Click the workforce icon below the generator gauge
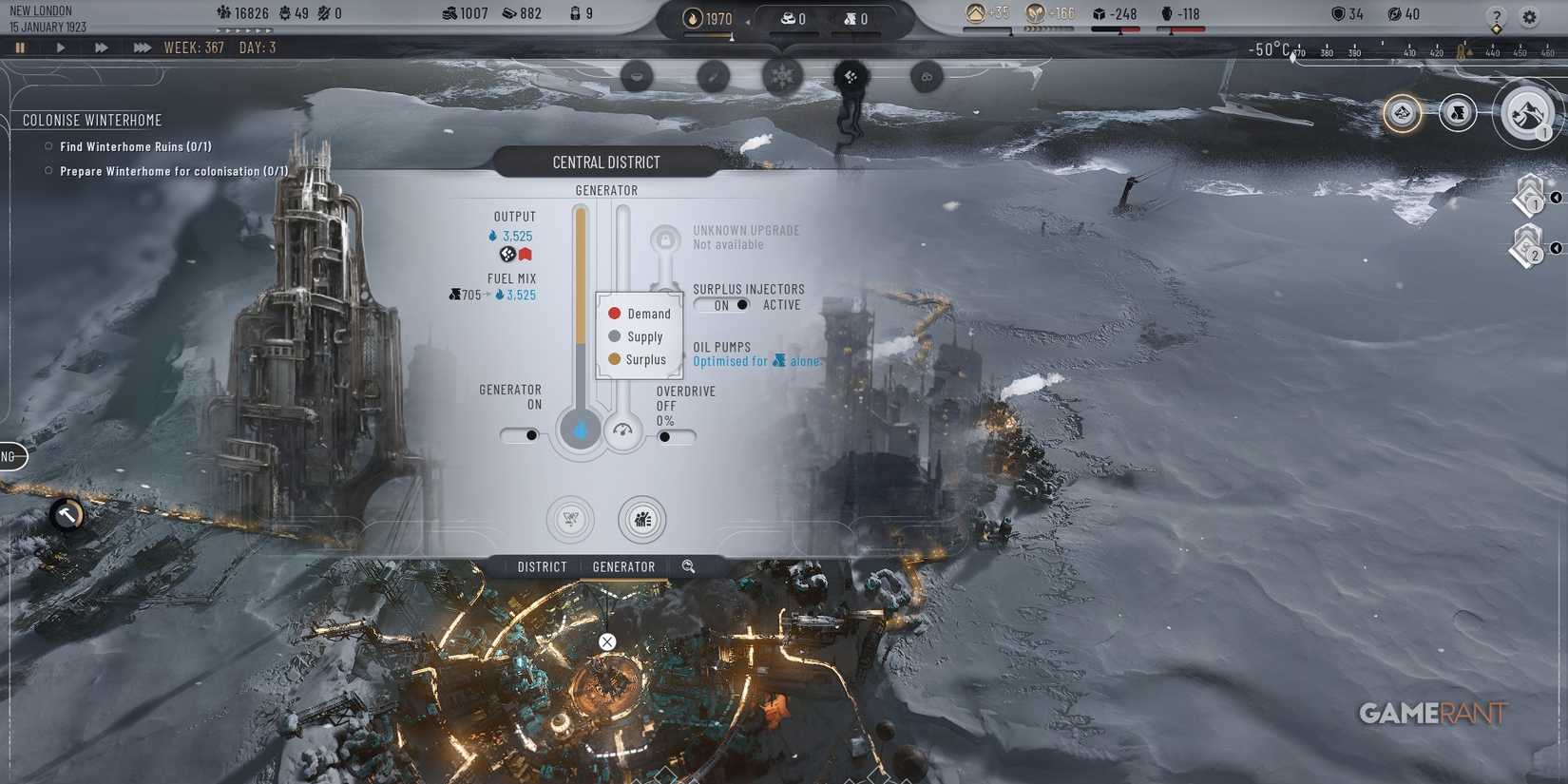Screen dimensions: 1568x784 642,520
